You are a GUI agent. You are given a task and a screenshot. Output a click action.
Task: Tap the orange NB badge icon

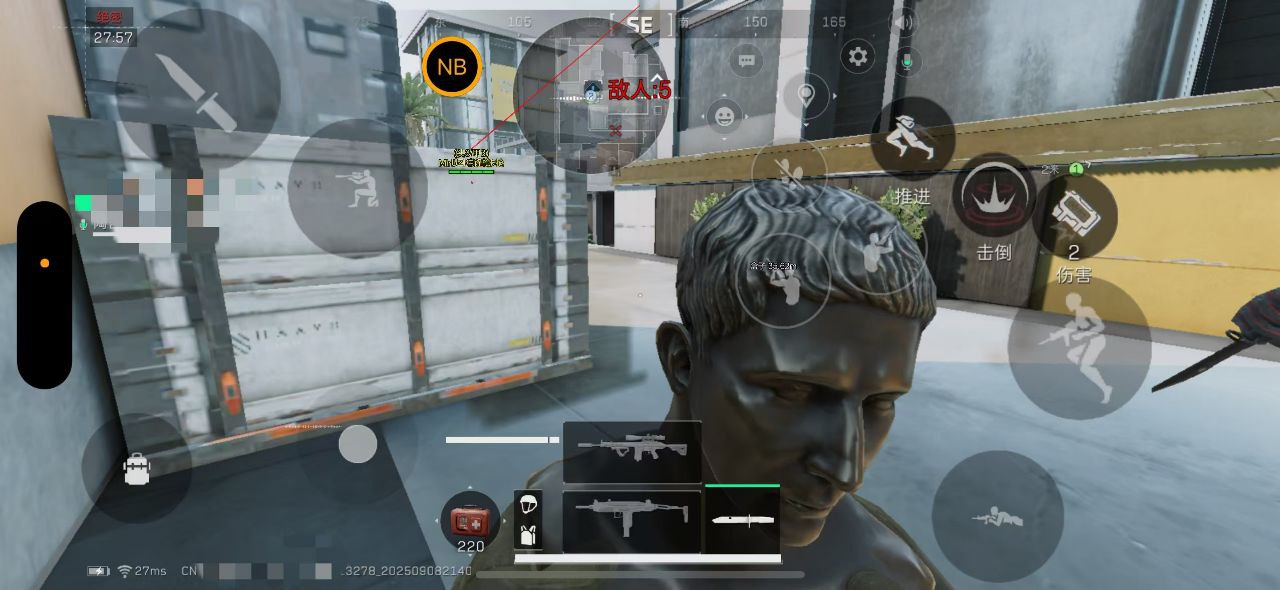tap(452, 67)
